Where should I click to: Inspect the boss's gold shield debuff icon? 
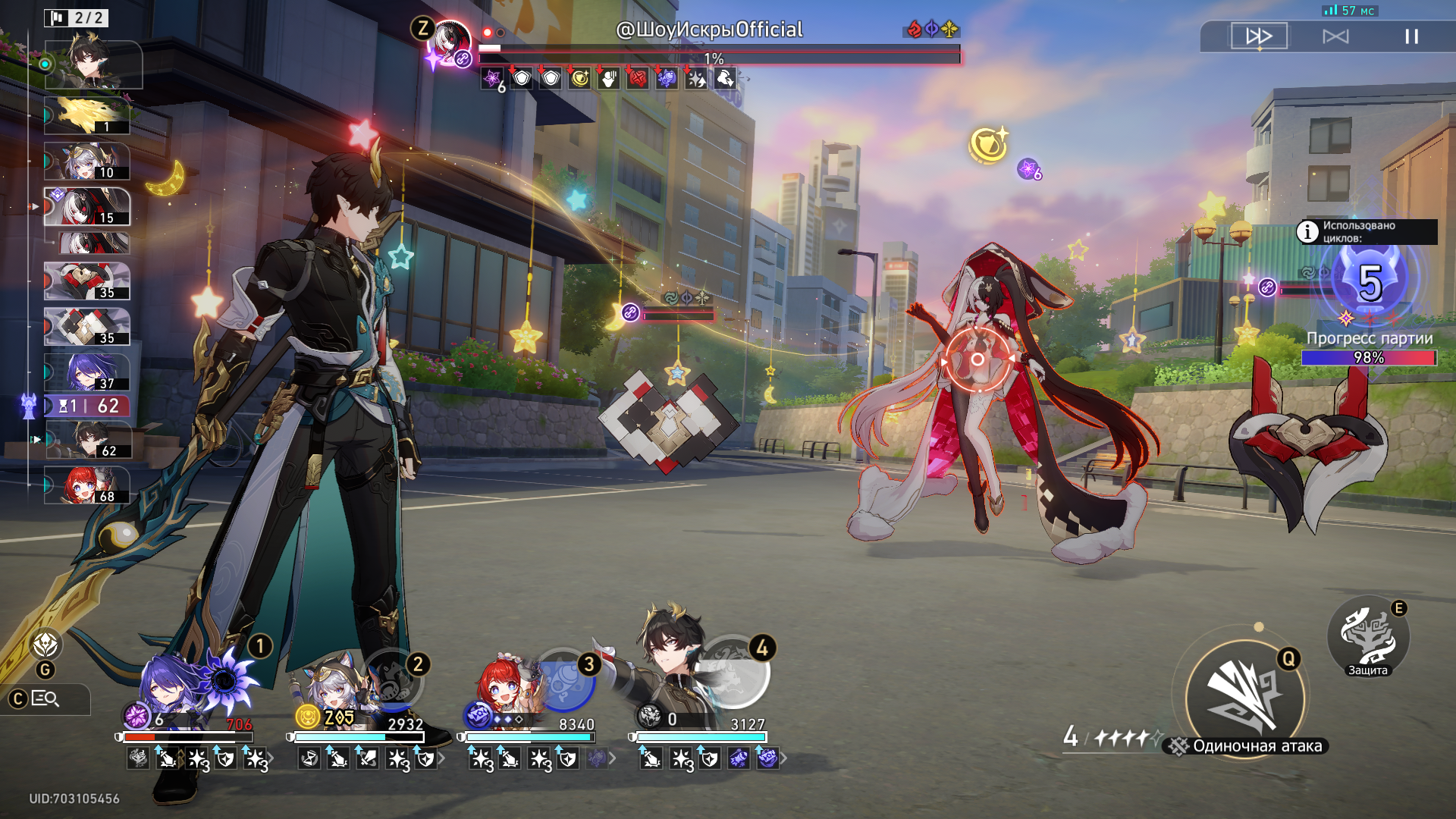pos(580,78)
